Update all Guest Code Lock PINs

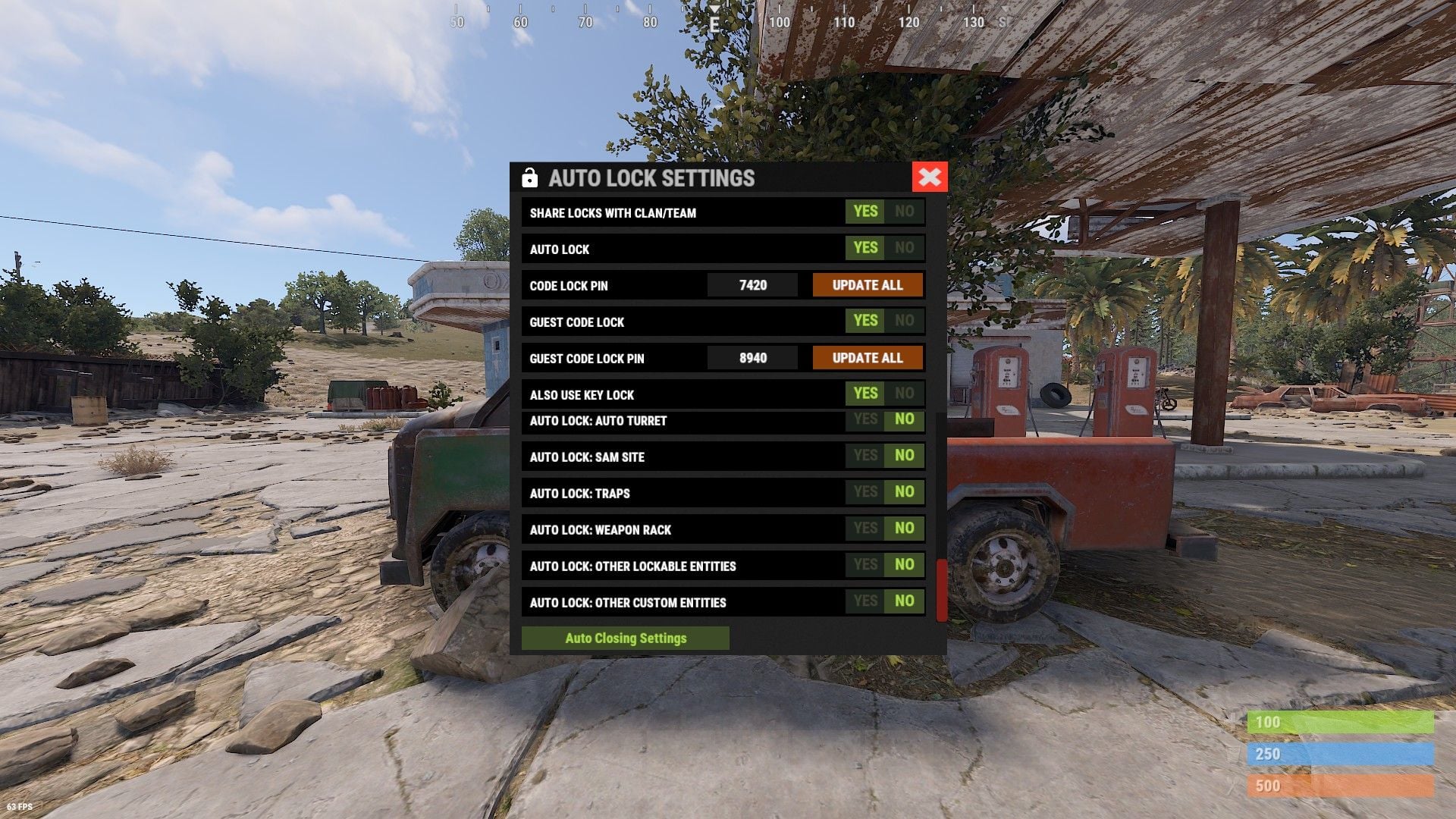pyautogui.click(x=868, y=358)
